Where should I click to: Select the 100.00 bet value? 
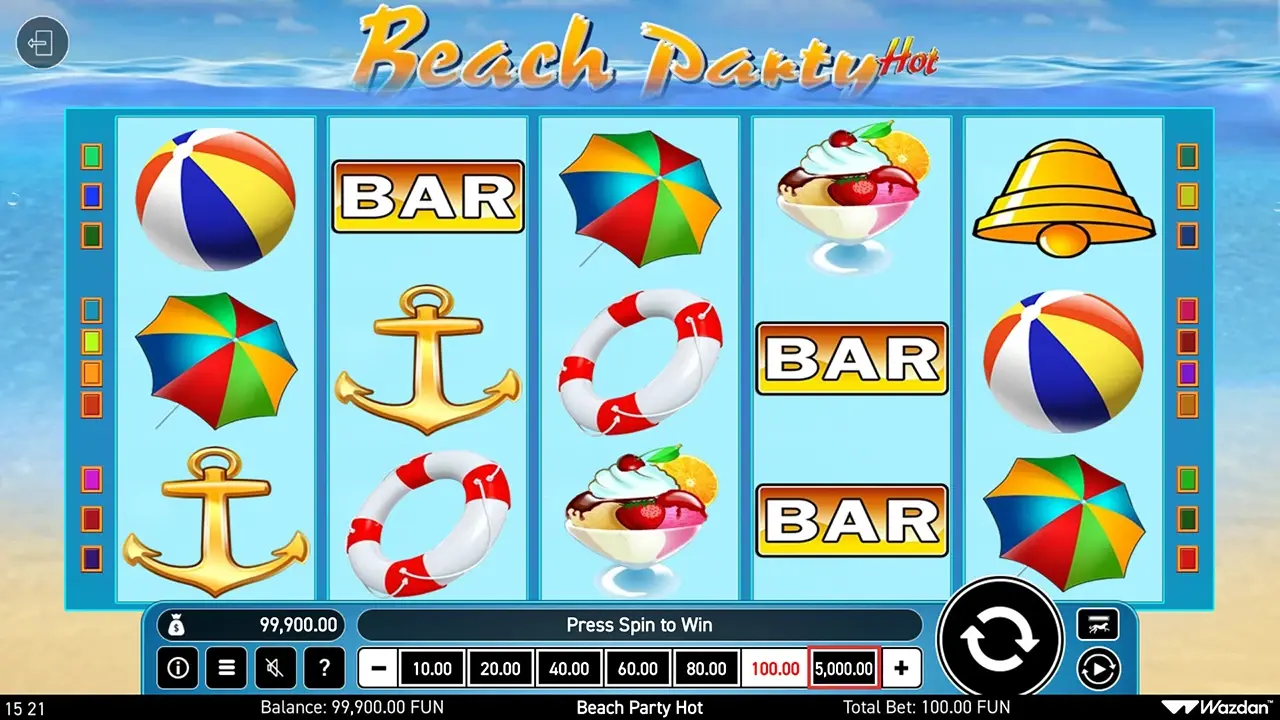tap(774, 668)
